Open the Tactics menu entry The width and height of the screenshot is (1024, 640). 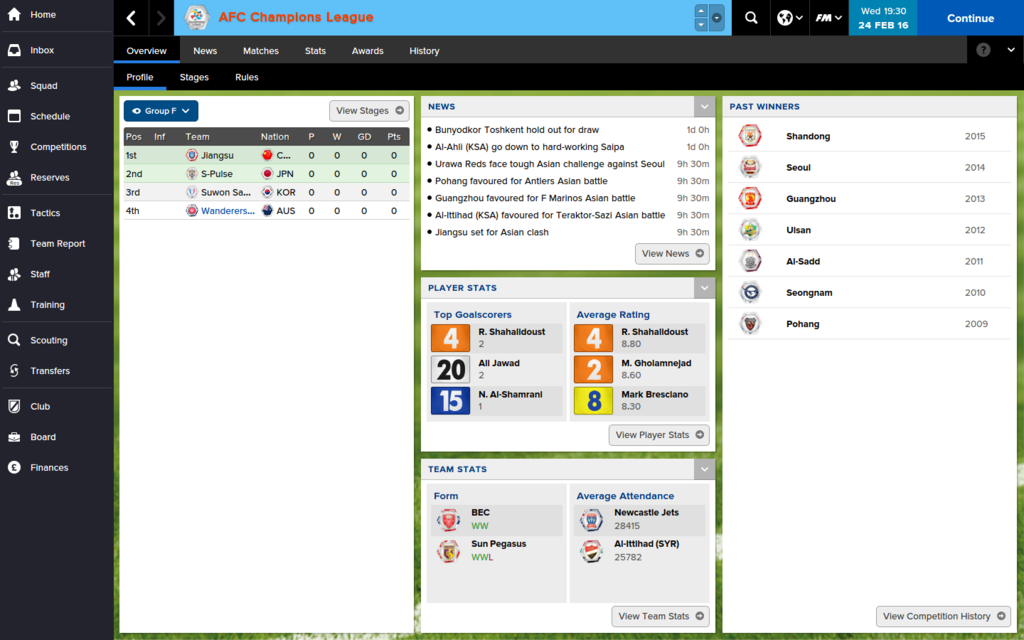(45, 213)
